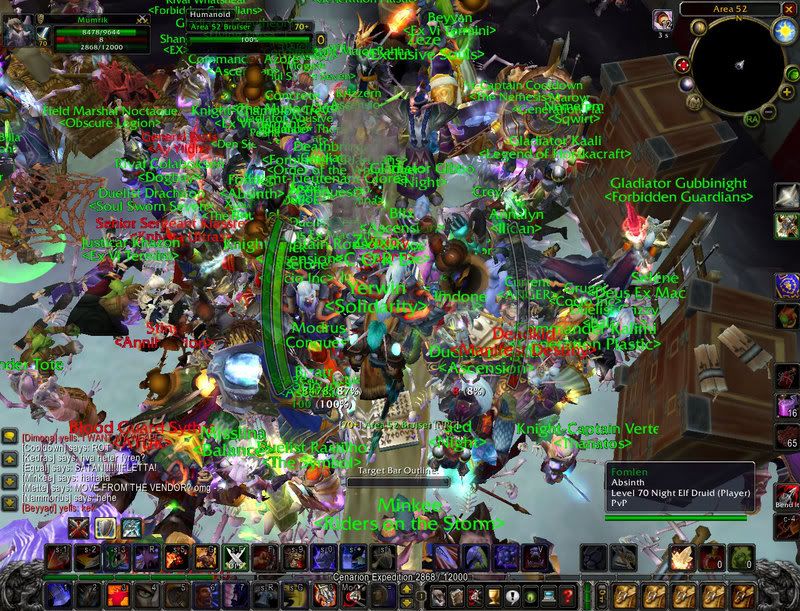
Task: Click the top chat side button
Action: [x=8, y=436]
